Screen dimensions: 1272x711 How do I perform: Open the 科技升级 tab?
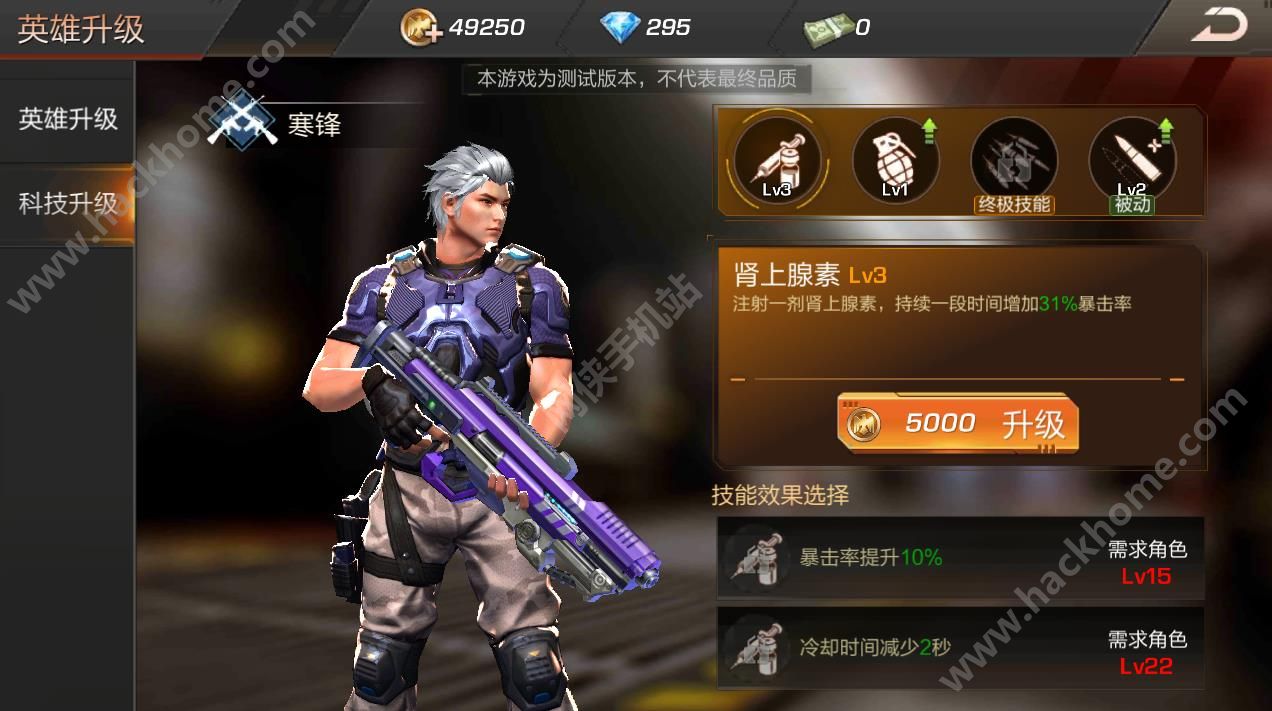(68, 204)
